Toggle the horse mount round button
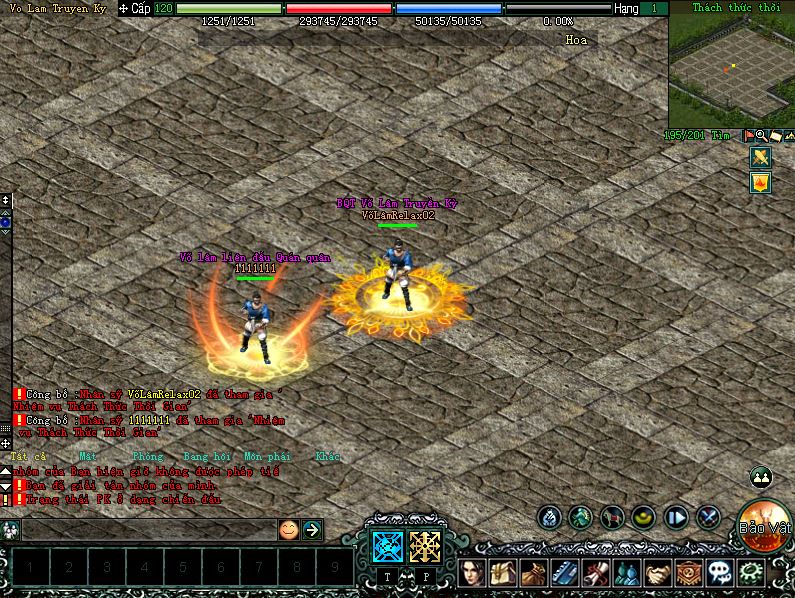 612,517
